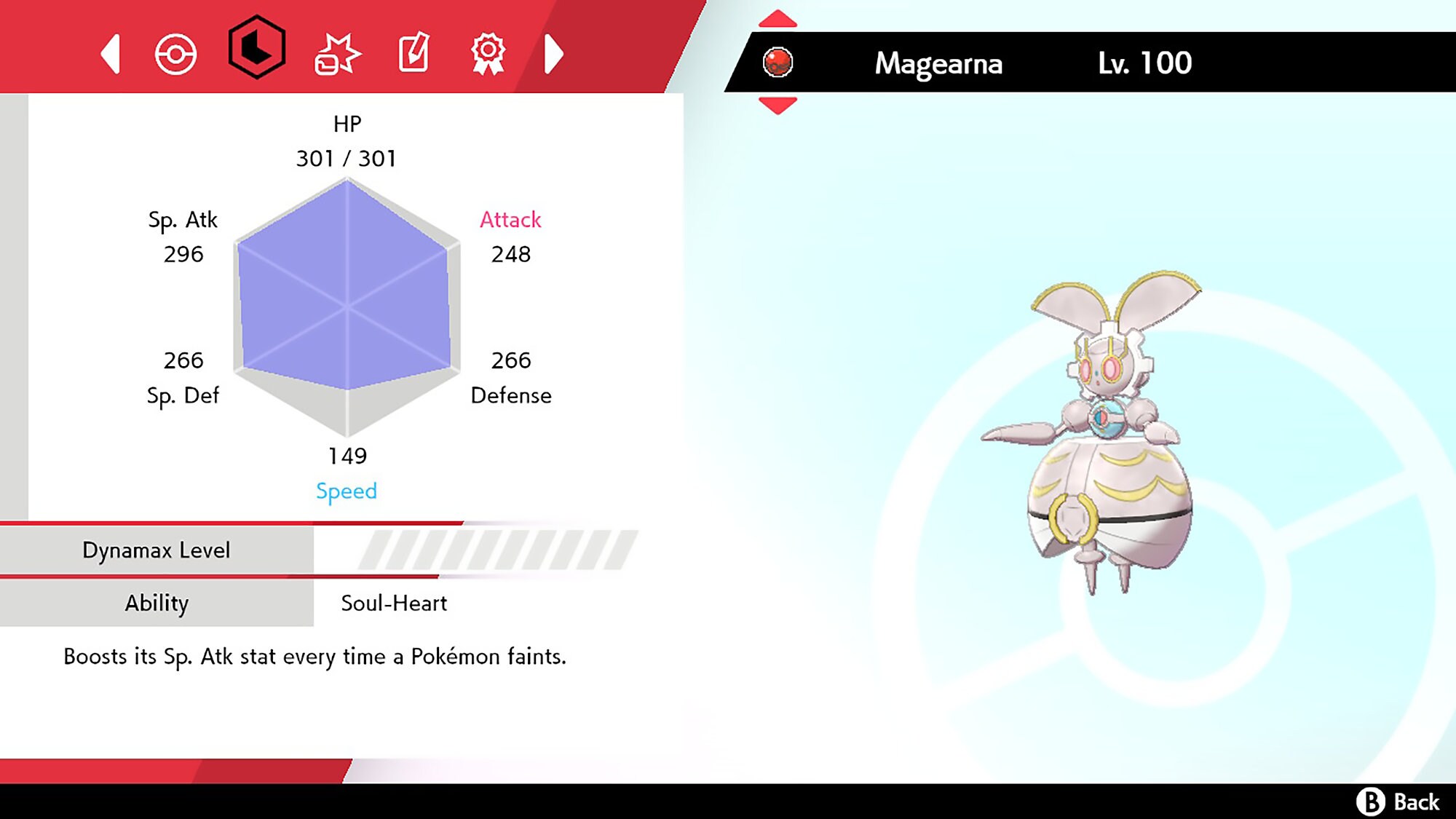Click the left page navigation arrow
Viewport: 1456px width, 819px height.
[111, 54]
